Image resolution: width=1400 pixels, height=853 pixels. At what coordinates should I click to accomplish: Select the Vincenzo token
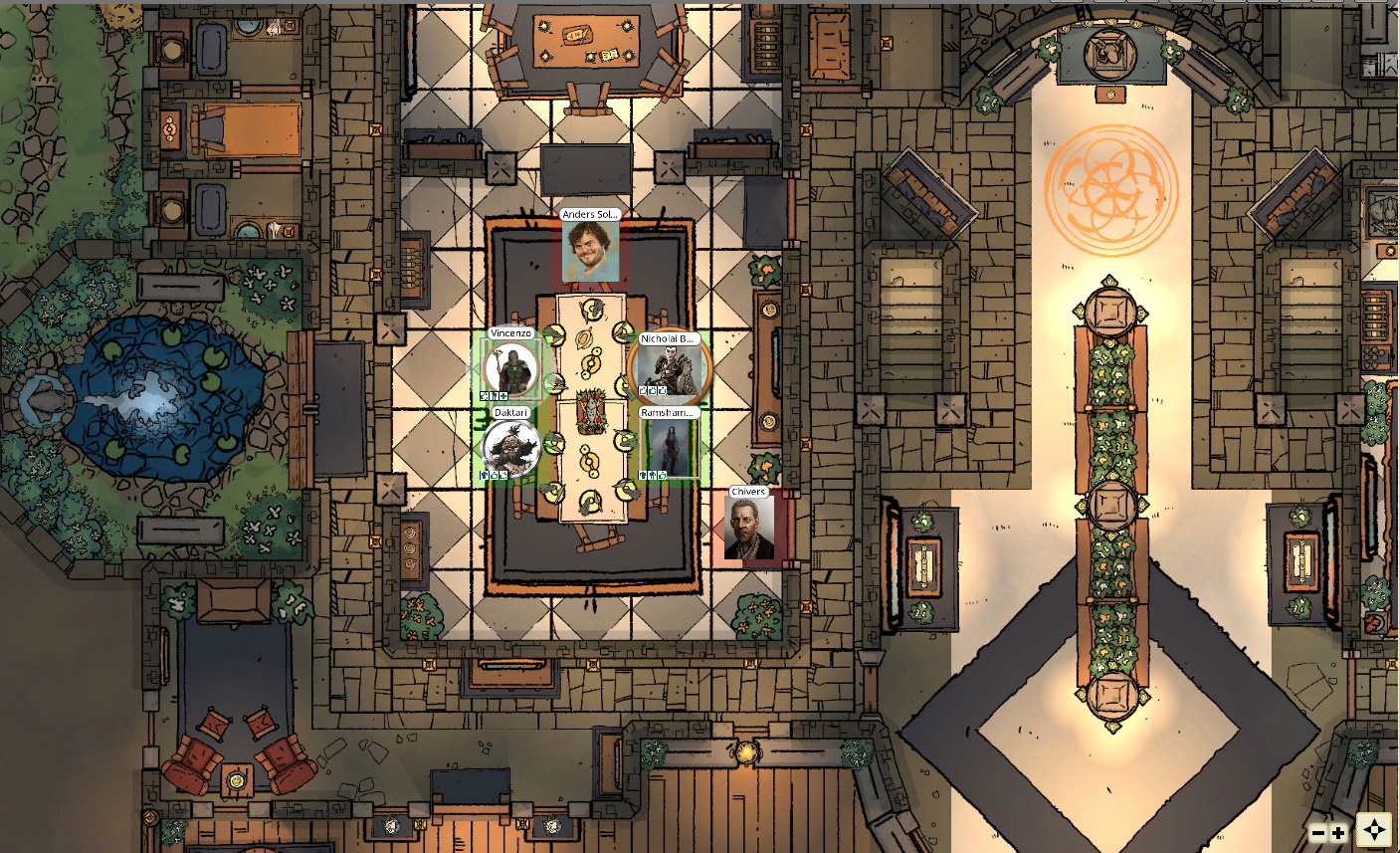click(511, 369)
